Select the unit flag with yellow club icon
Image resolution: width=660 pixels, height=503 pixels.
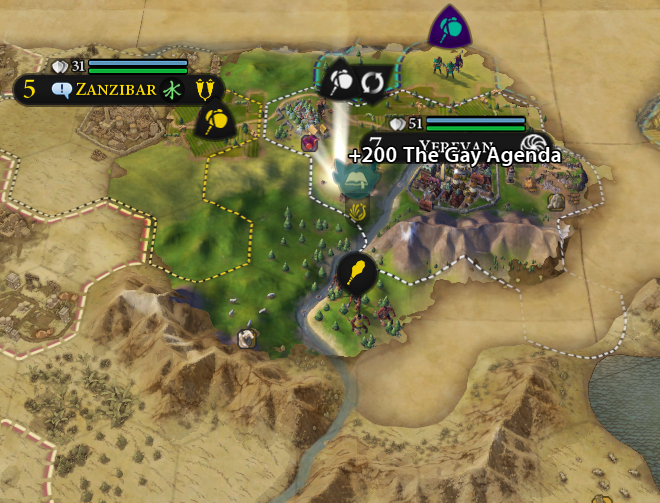355,271
